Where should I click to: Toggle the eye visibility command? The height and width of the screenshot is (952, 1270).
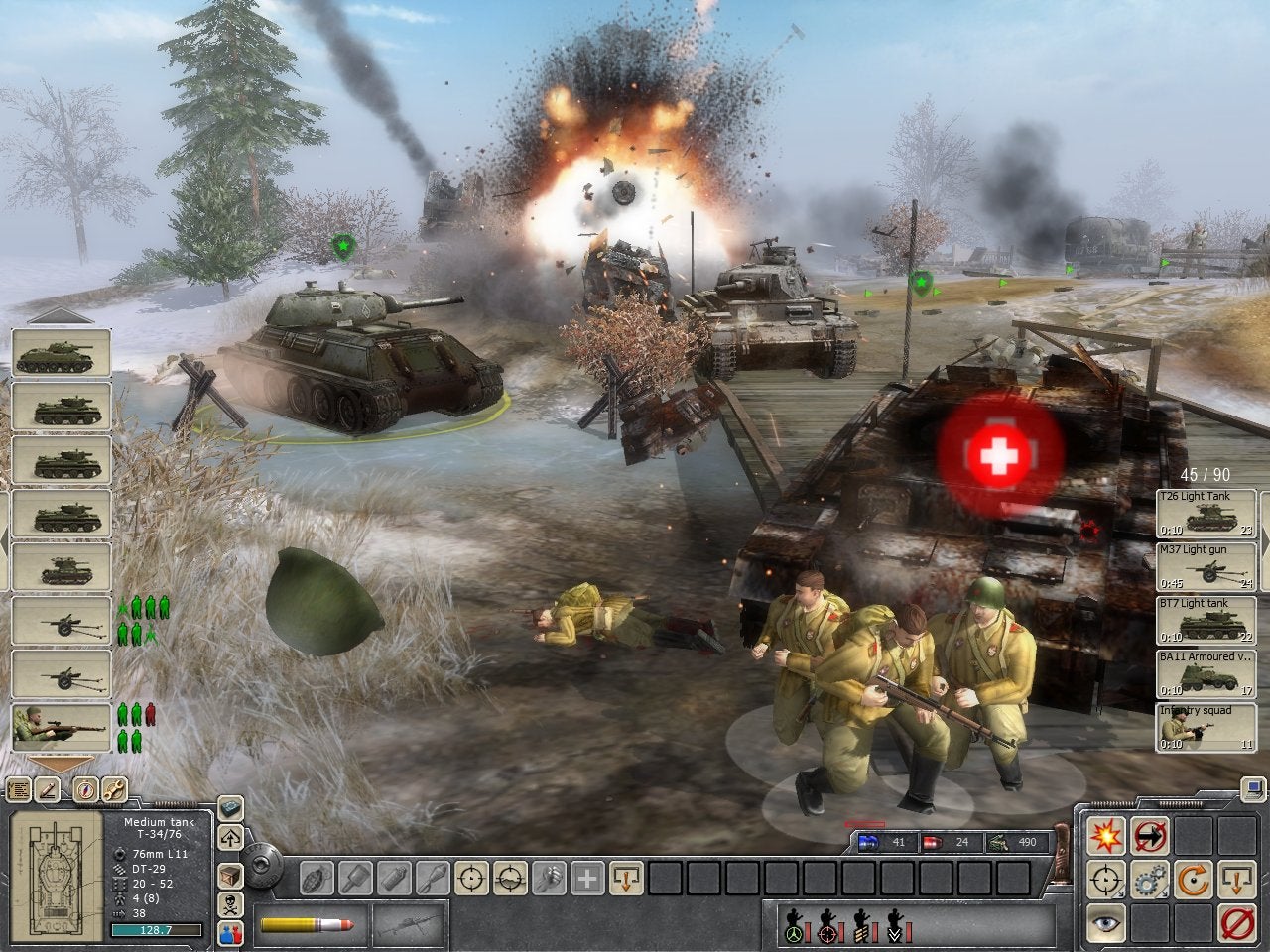[1106, 922]
